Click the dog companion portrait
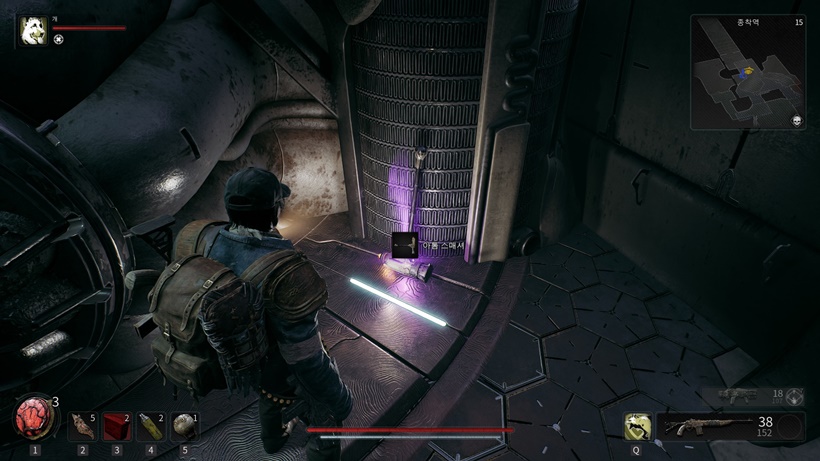Image resolution: width=820 pixels, height=461 pixels. coord(33,31)
